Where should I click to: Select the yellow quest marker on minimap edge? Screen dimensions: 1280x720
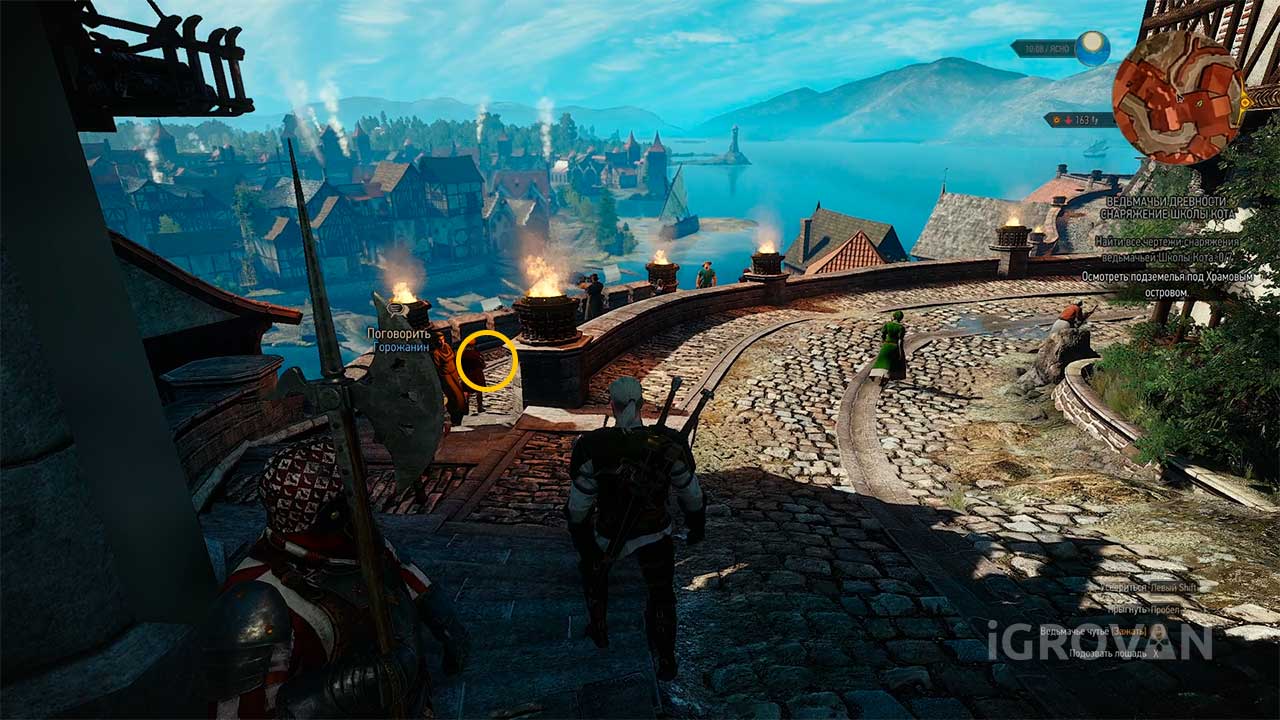[x=1245, y=100]
